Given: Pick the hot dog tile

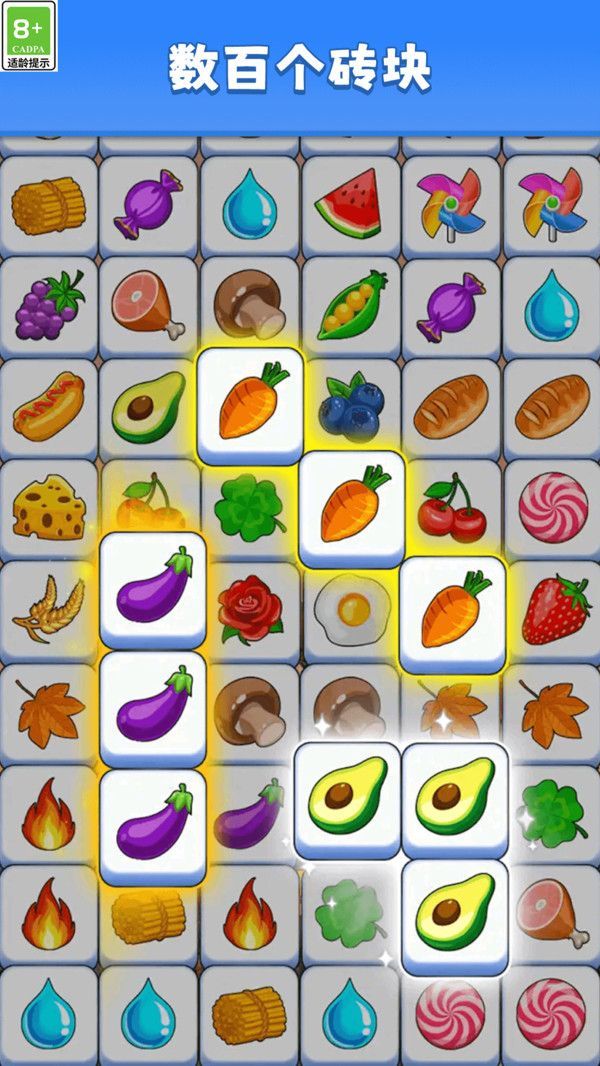Looking at the screenshot, I should point(49,406).
